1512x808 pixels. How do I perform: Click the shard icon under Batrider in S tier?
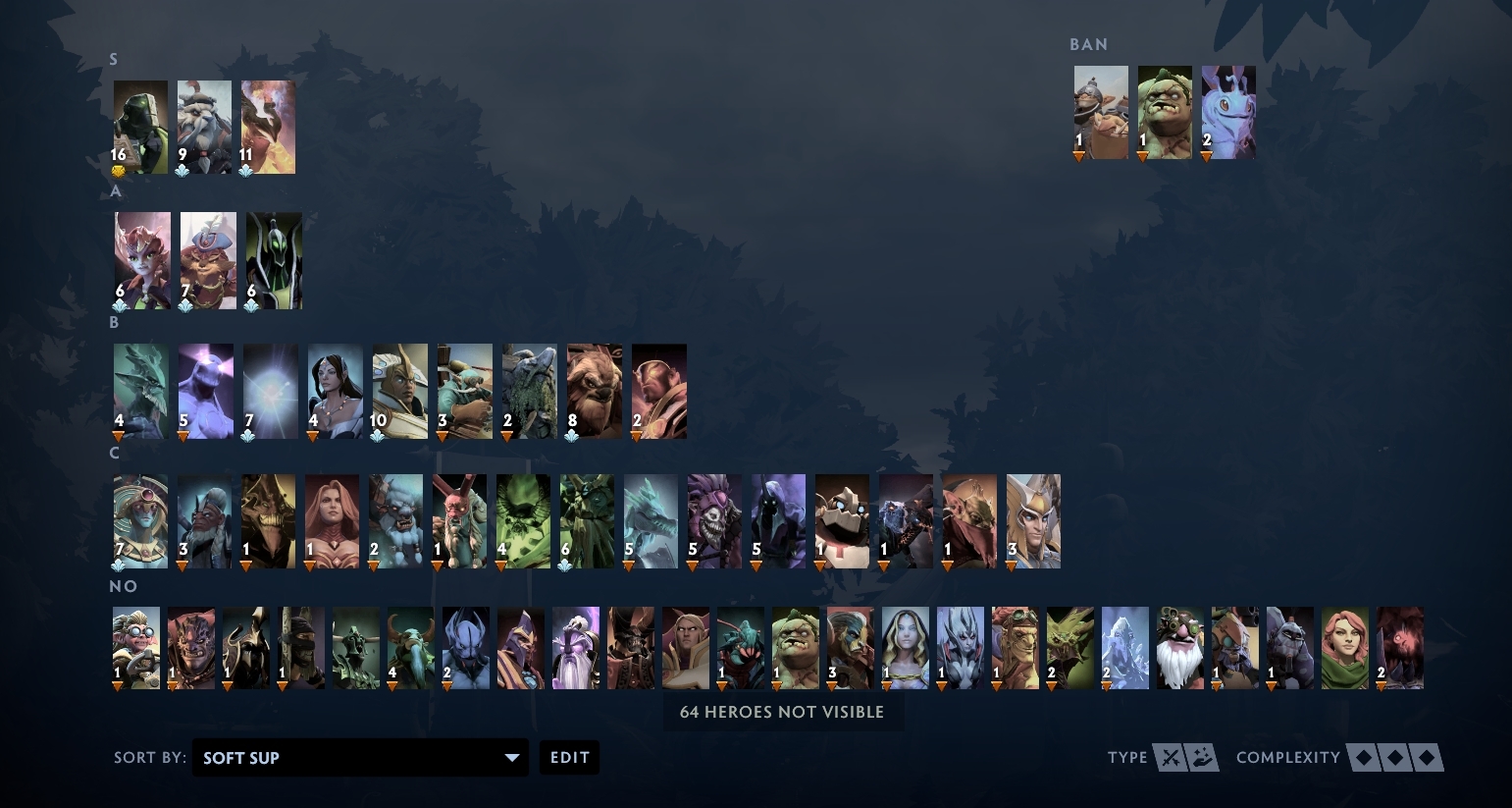click(x=248, y=167)
